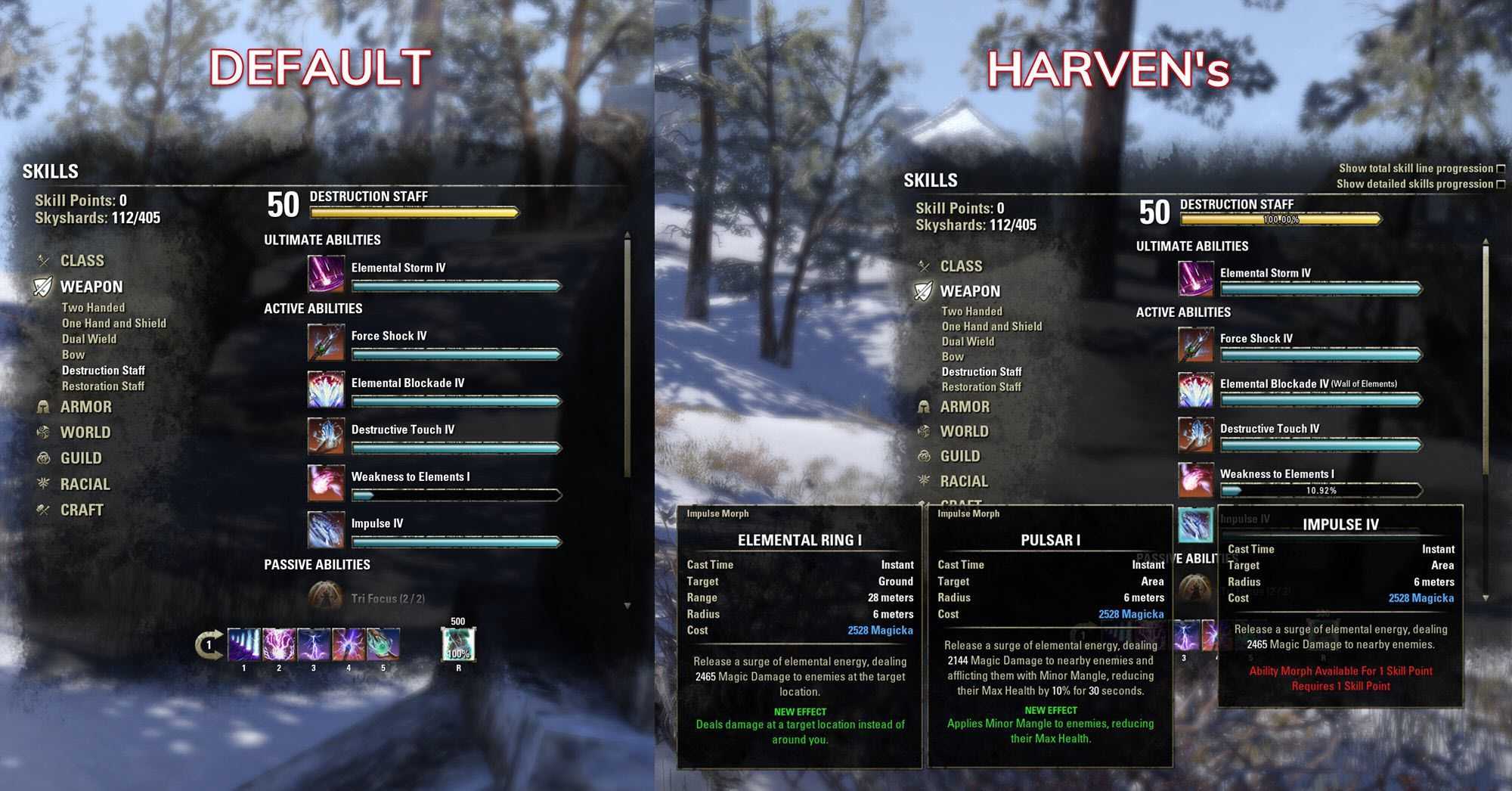Choose Dual Wield skill line in HARVEN's panel
The height and width of the screenshot is (791, 1512).
[968, 342]
